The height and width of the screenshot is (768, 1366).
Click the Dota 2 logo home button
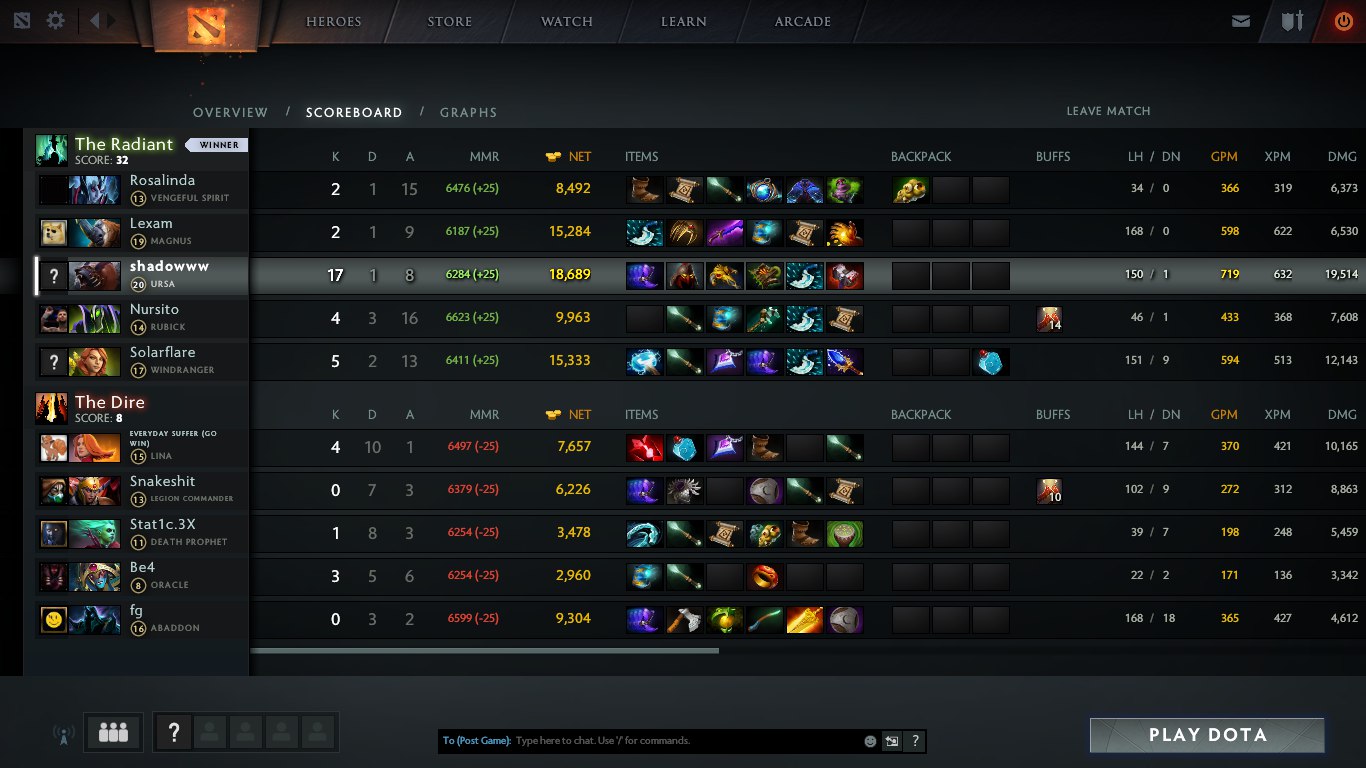[207, 25]
